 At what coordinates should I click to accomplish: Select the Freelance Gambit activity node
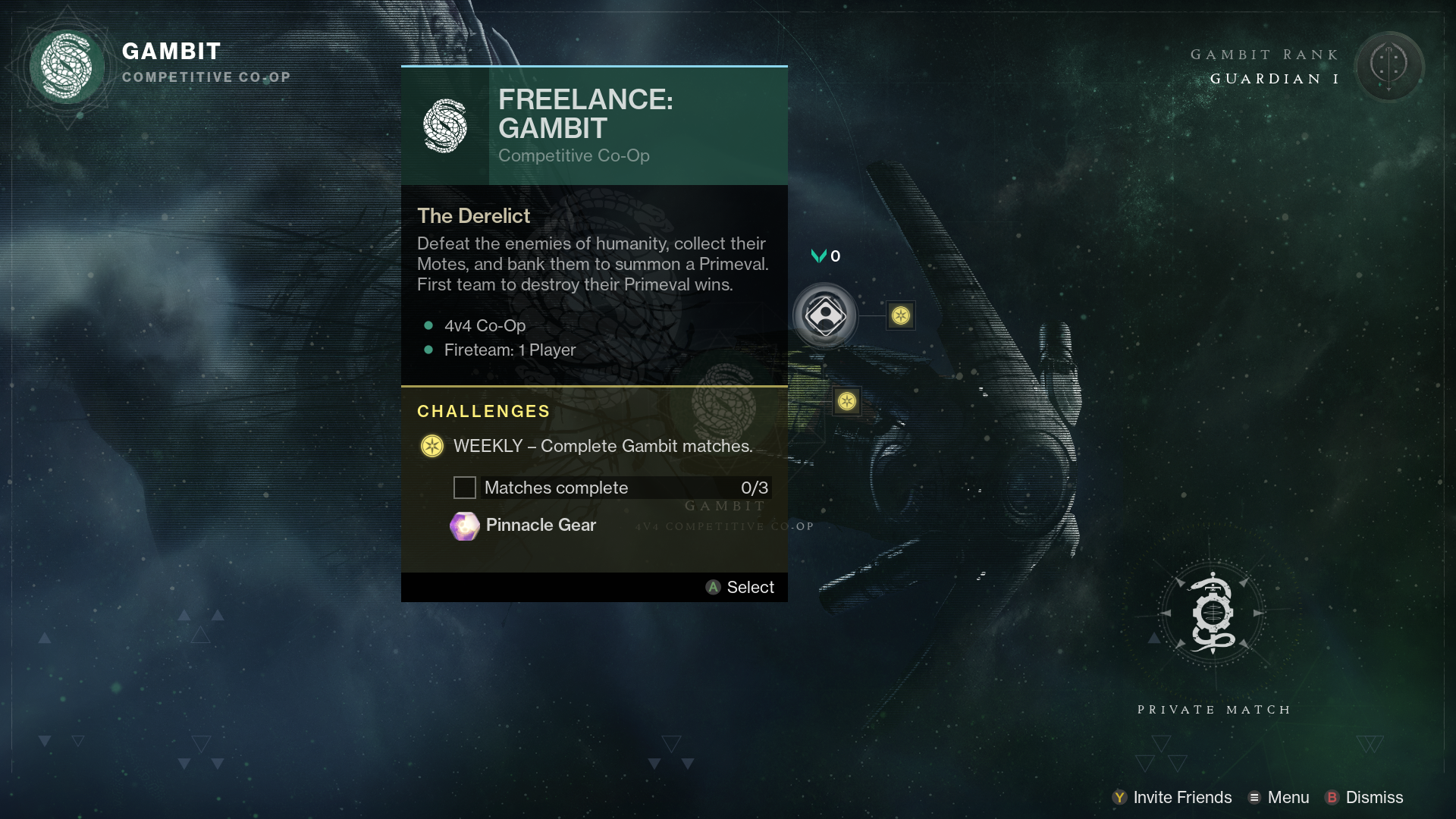point(825,315)
